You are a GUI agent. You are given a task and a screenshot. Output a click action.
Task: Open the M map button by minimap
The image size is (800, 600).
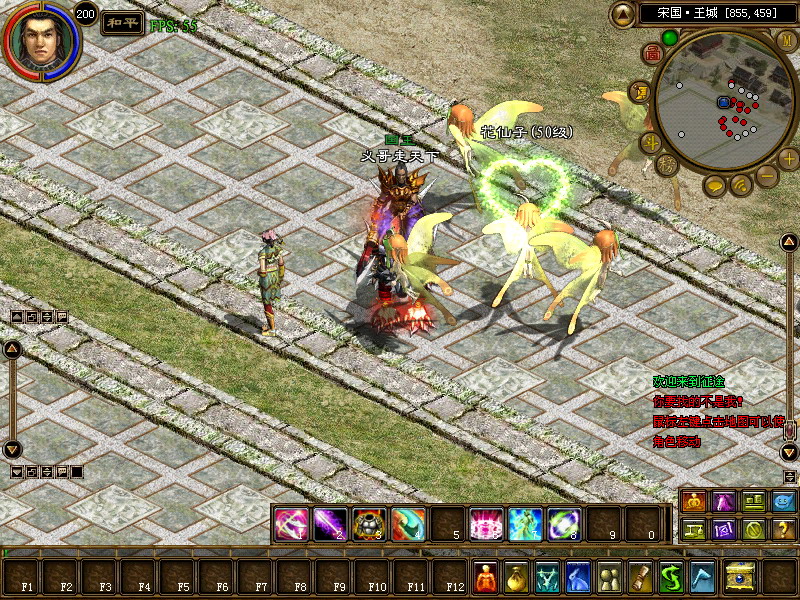pyautogui.click(x=786, y=40)
